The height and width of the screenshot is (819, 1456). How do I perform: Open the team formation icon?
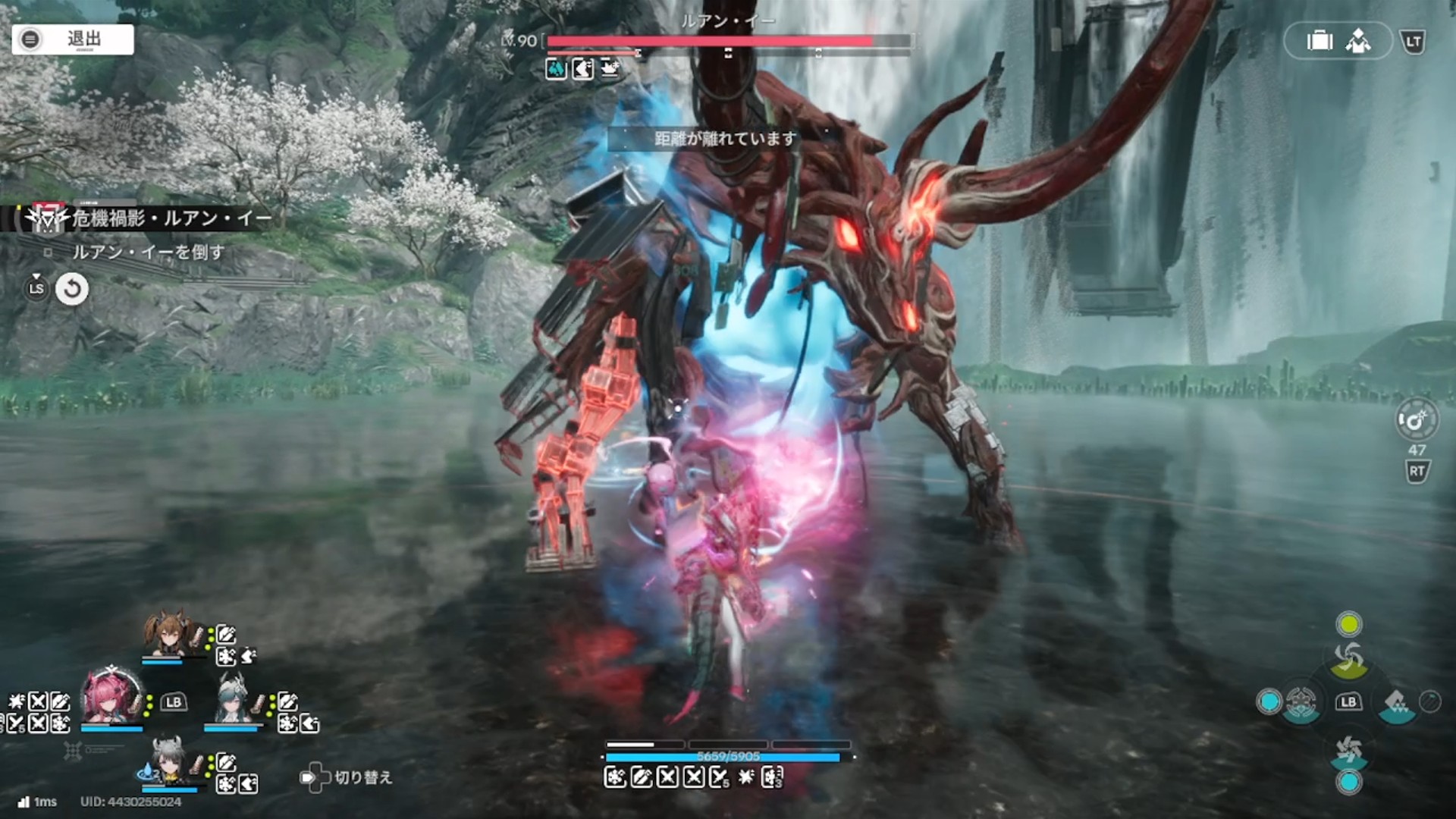click(x=1358, y=41)
